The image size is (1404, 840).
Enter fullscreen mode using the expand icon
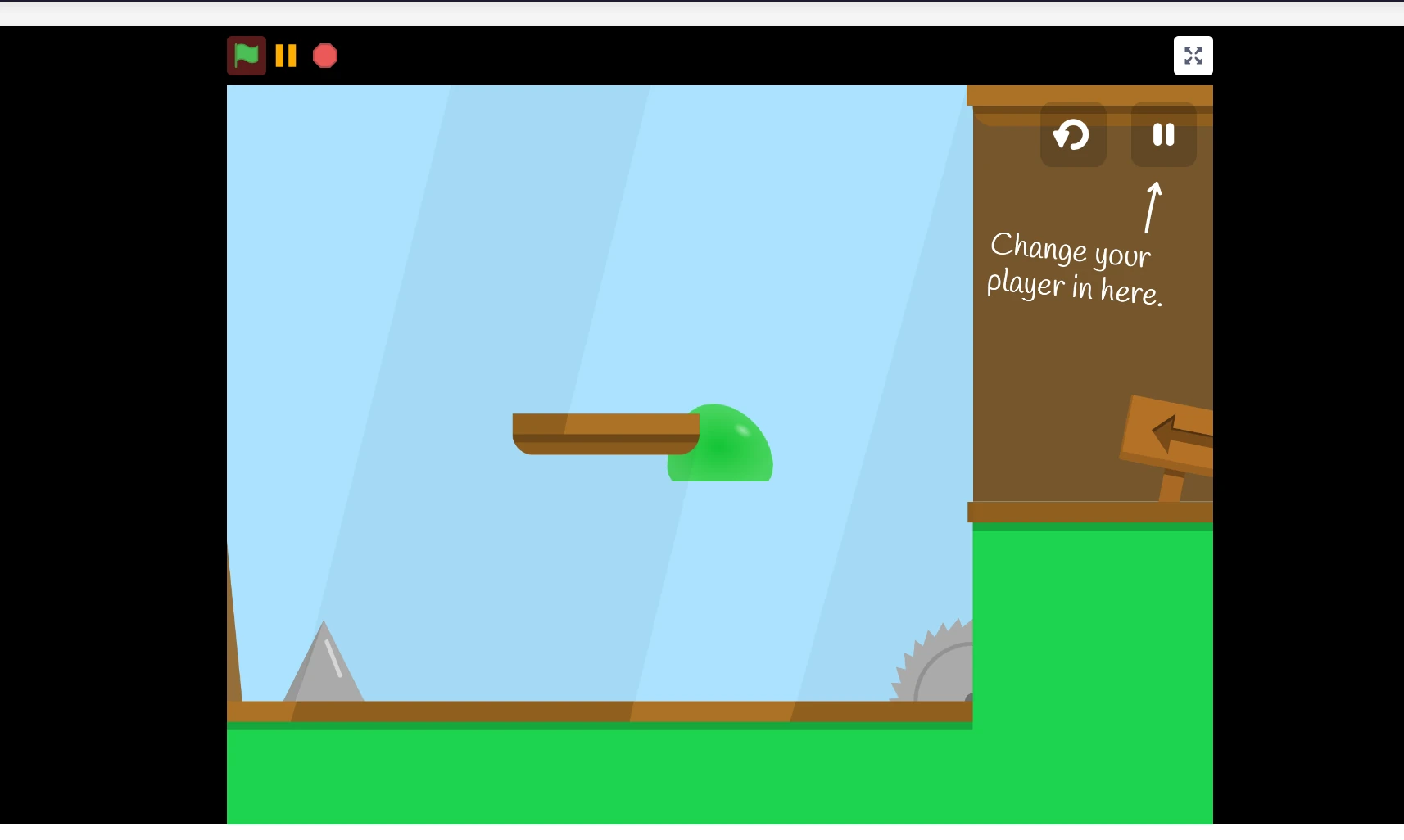(x=1193, y=56)
